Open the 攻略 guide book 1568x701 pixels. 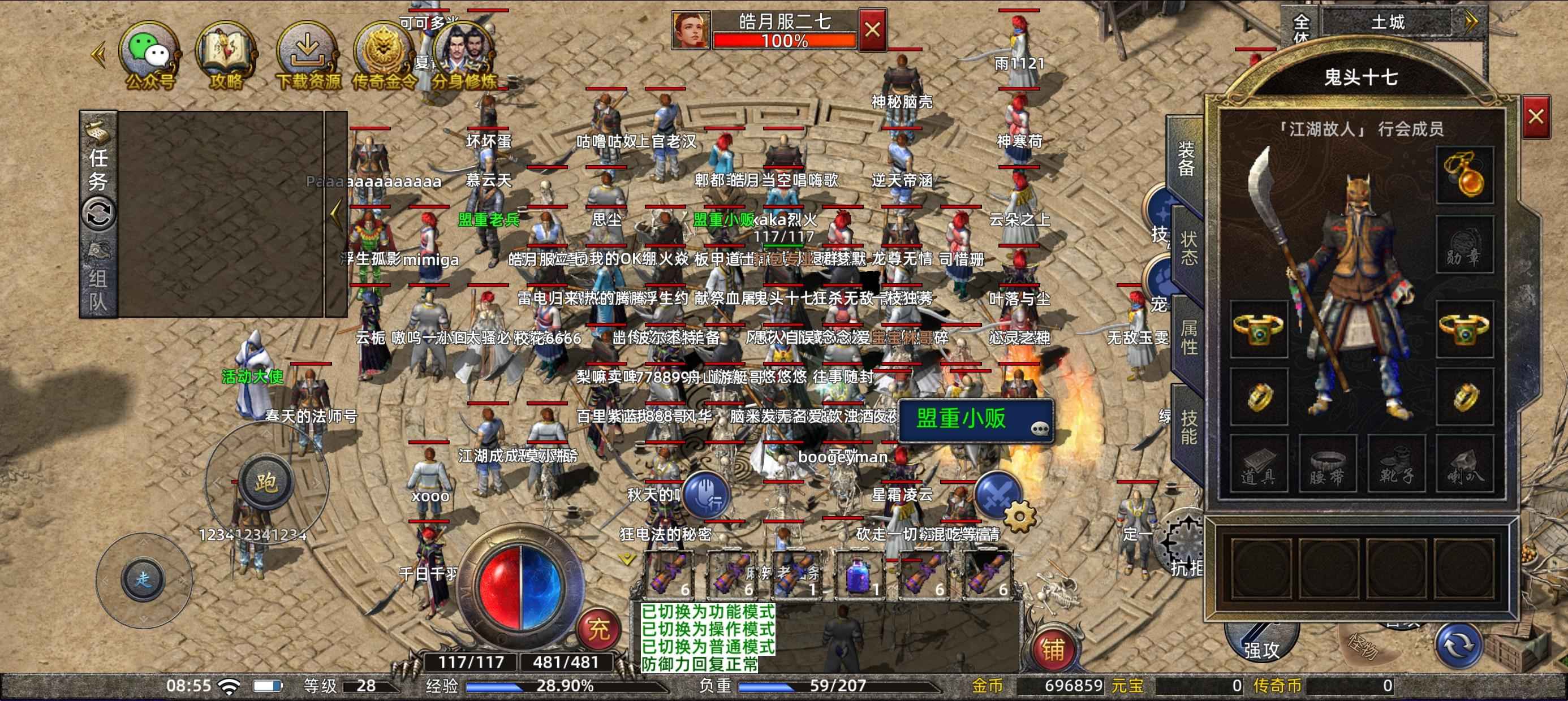coord(226,56)
